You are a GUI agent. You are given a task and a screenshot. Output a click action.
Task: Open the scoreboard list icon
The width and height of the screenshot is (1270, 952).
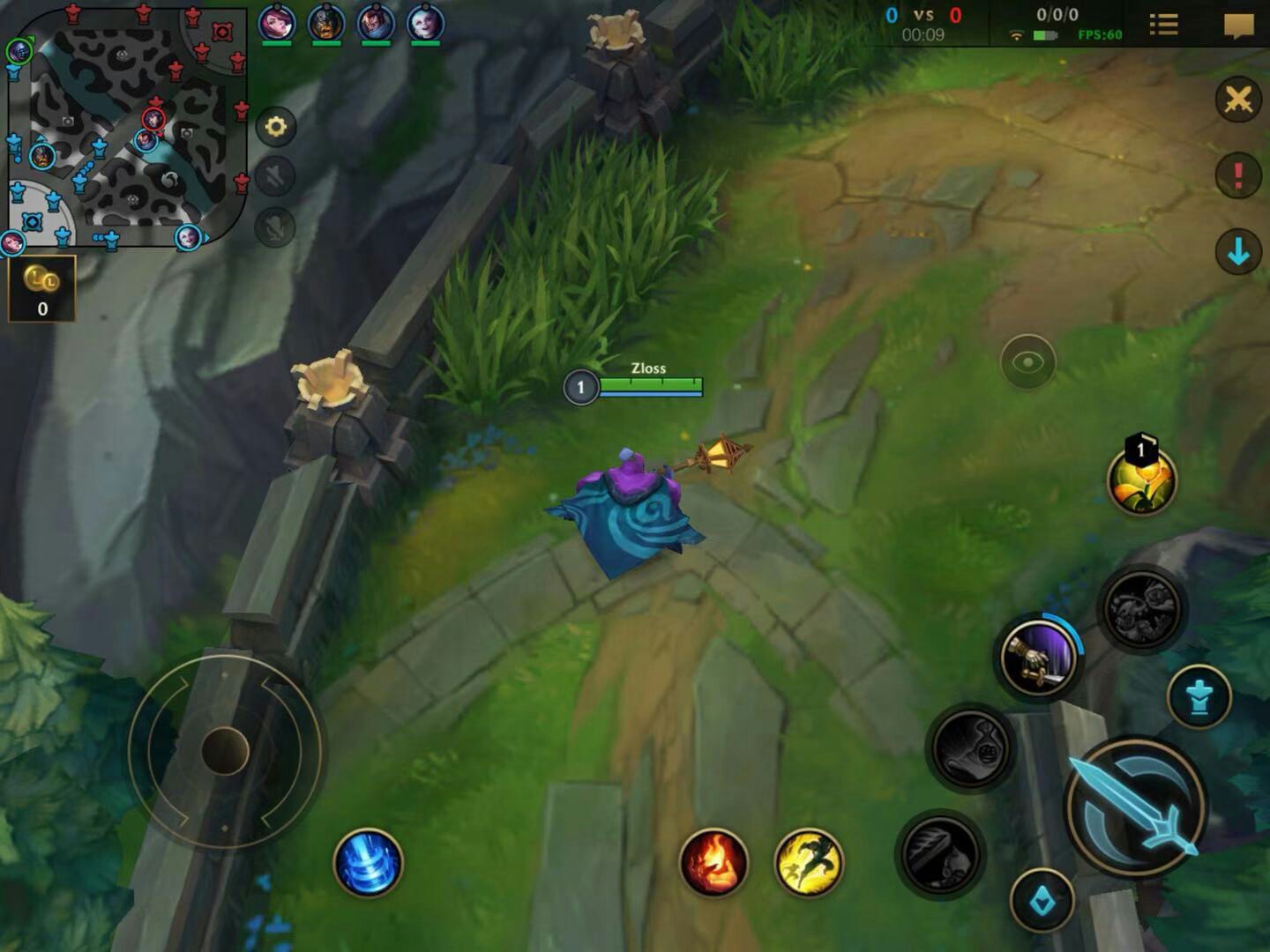click(1163, 25)
